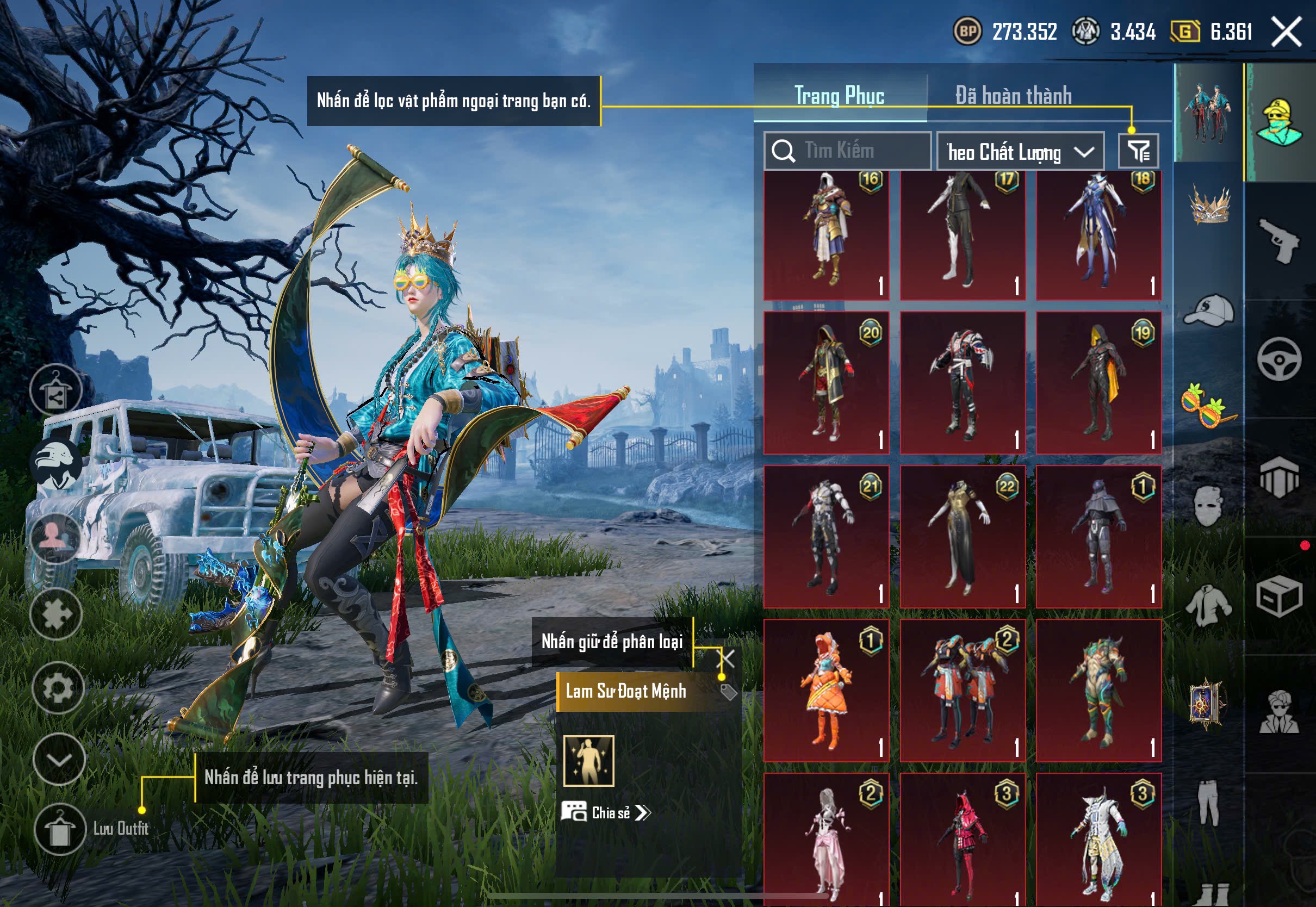Switch to the Đã hoàn thành tab

[1013, 95]
